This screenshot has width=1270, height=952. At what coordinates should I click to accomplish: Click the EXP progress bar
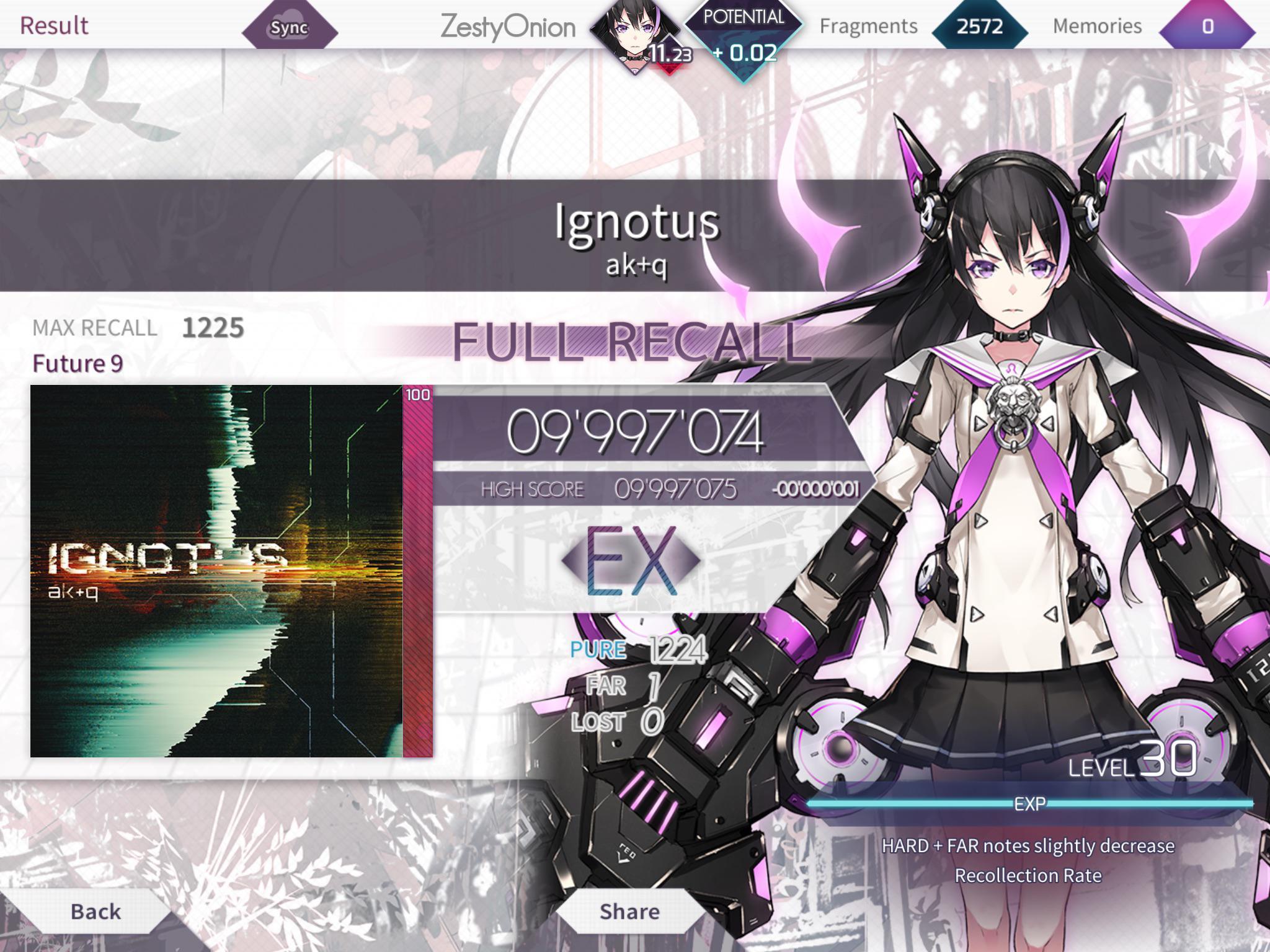(1036, 803)
